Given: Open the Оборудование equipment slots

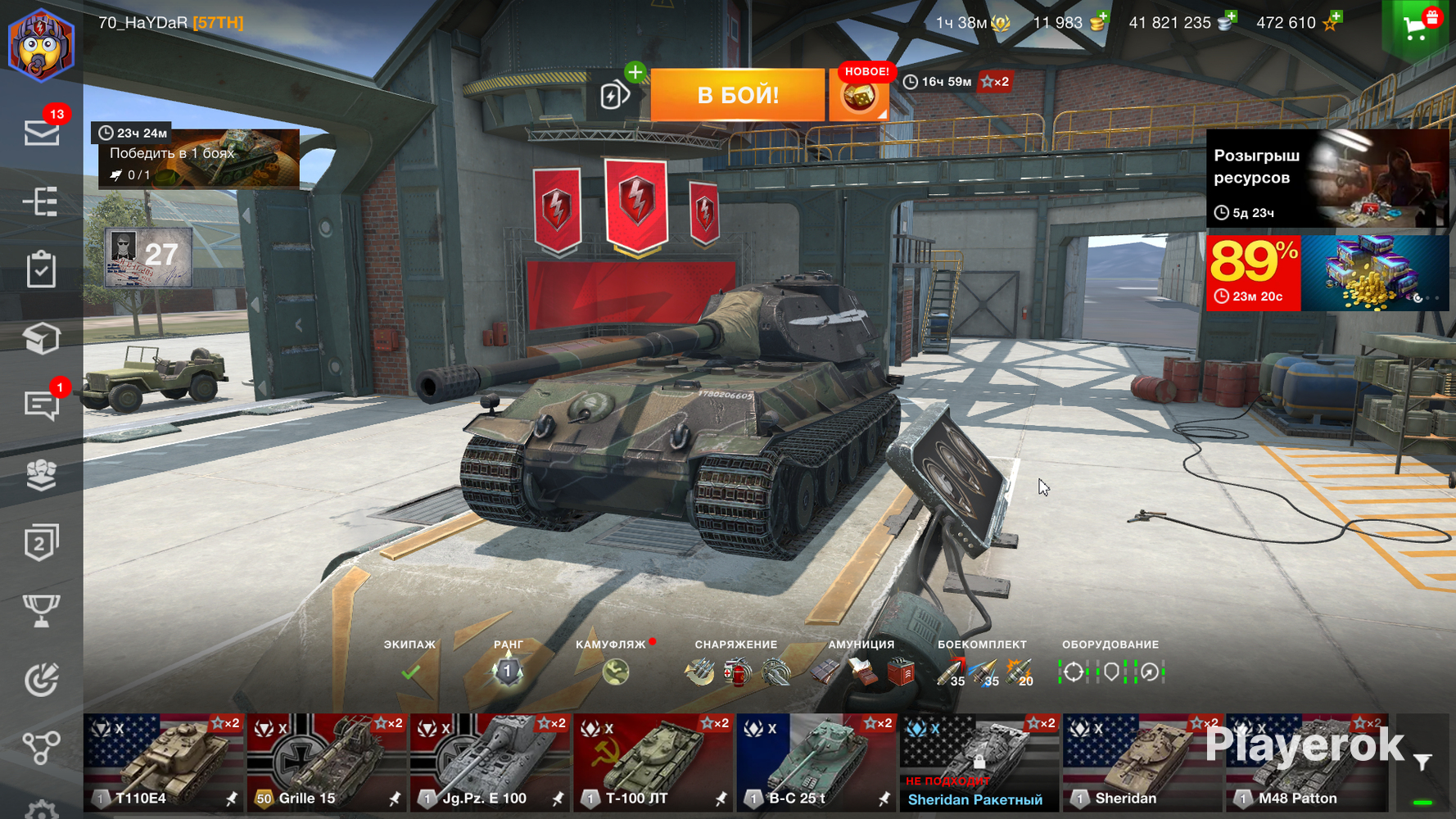Looking at the screenshot, I should point(1110,672).
